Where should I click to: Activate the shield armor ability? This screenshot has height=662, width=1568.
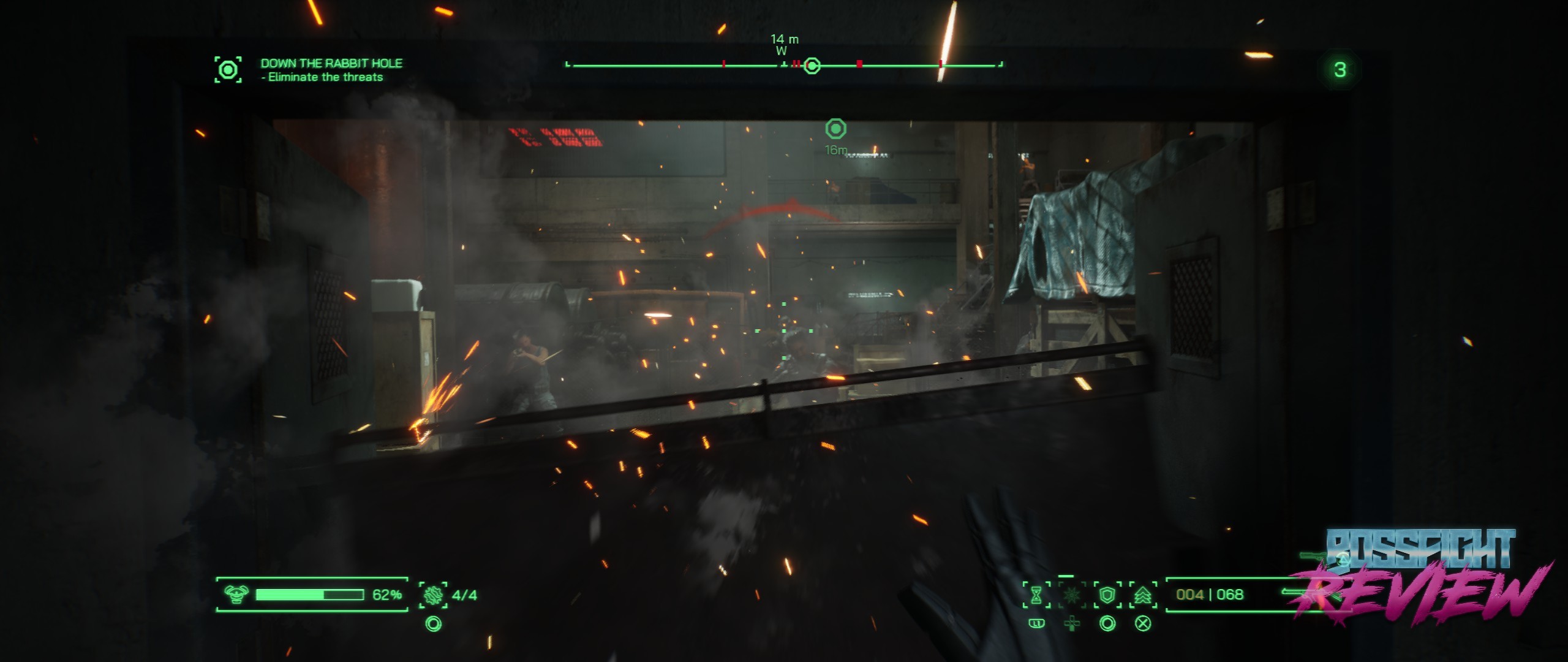(1107, 595)
